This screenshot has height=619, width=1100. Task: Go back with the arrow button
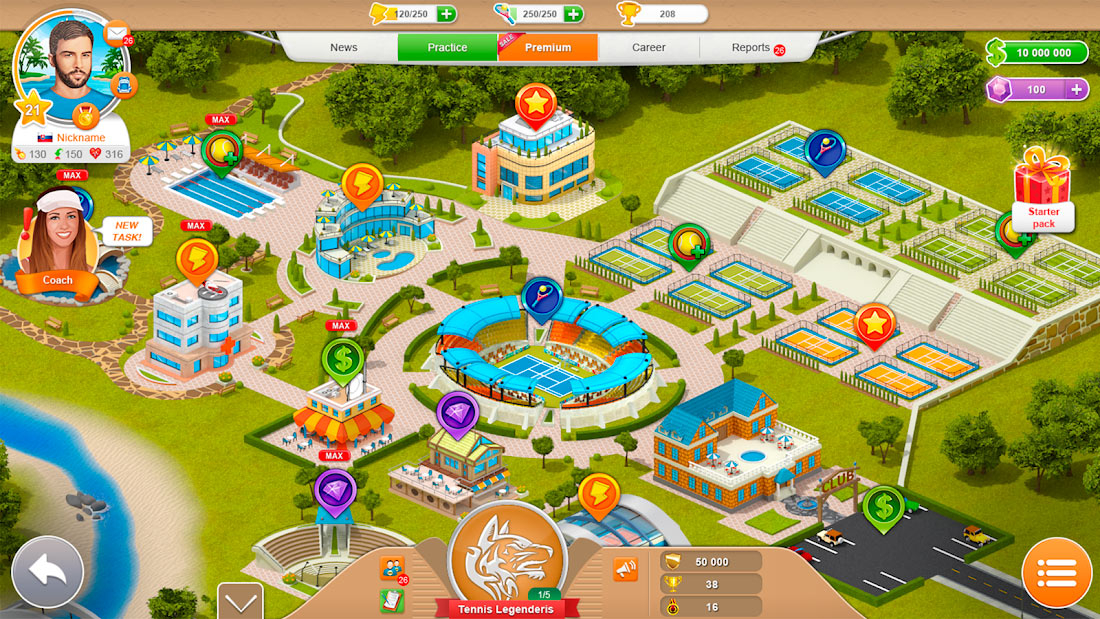point(46,572)
